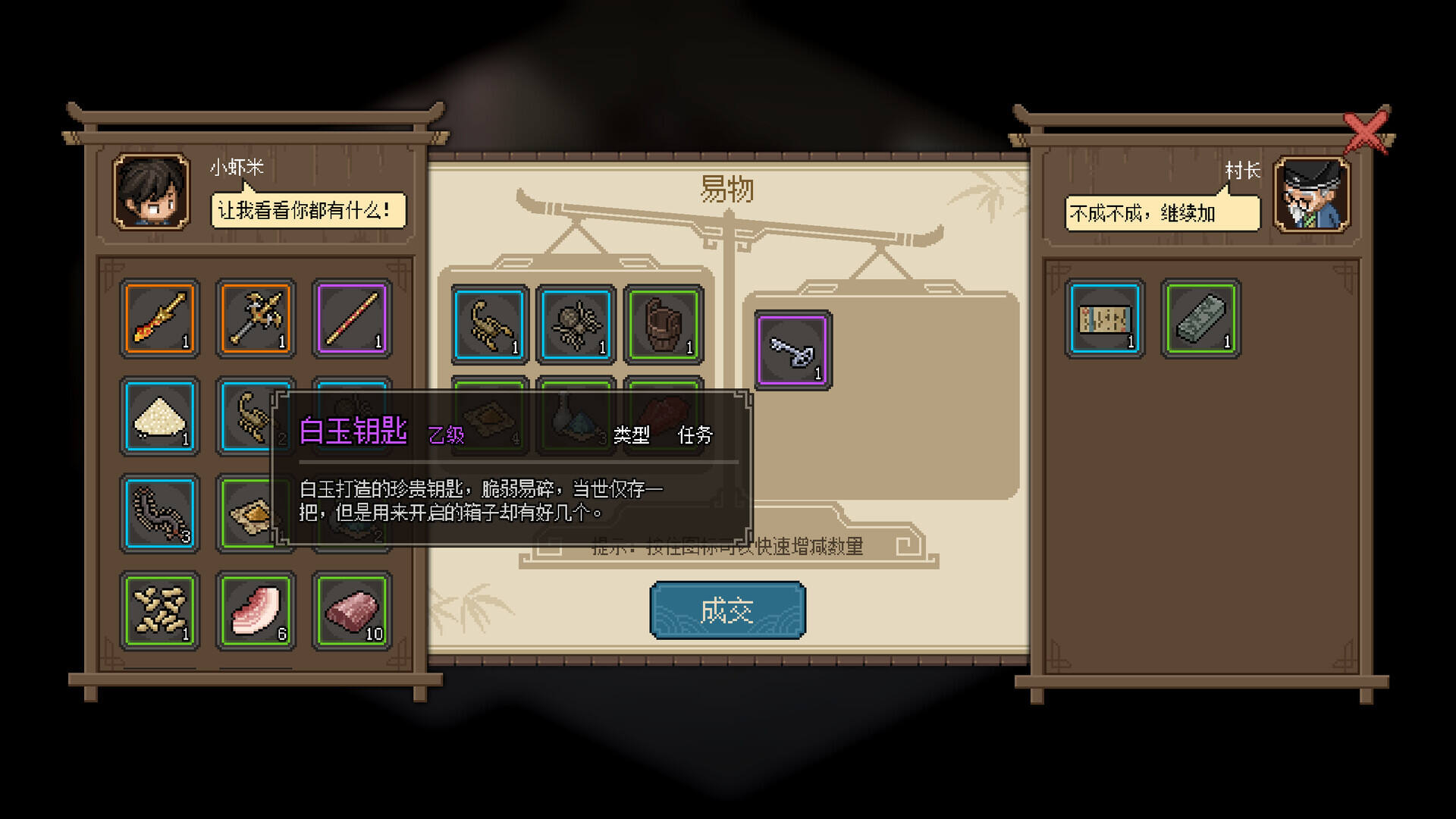
Task: Click the purple-framed red staff item
Action: click(351, 318)
